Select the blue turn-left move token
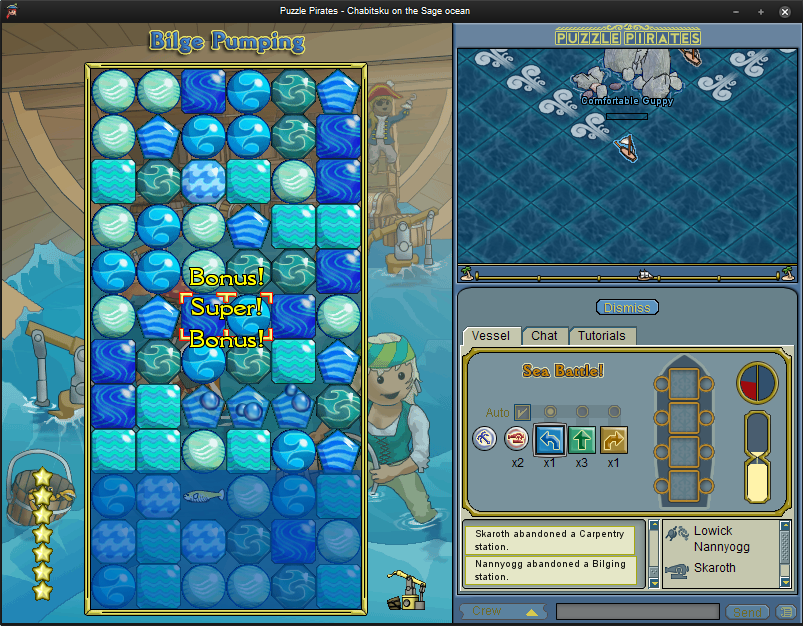 pos(549,439)
